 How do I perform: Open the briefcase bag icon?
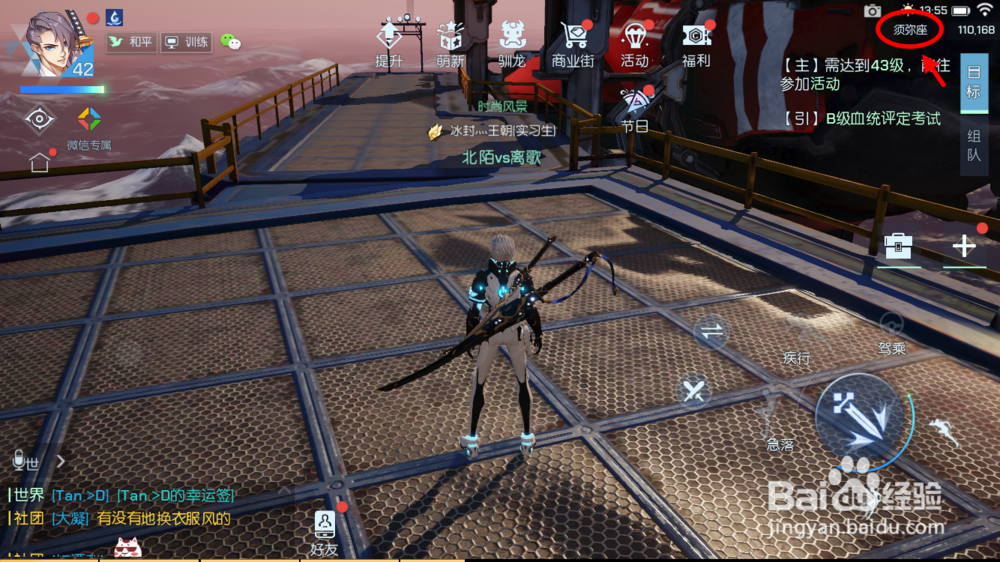(898, 246)
